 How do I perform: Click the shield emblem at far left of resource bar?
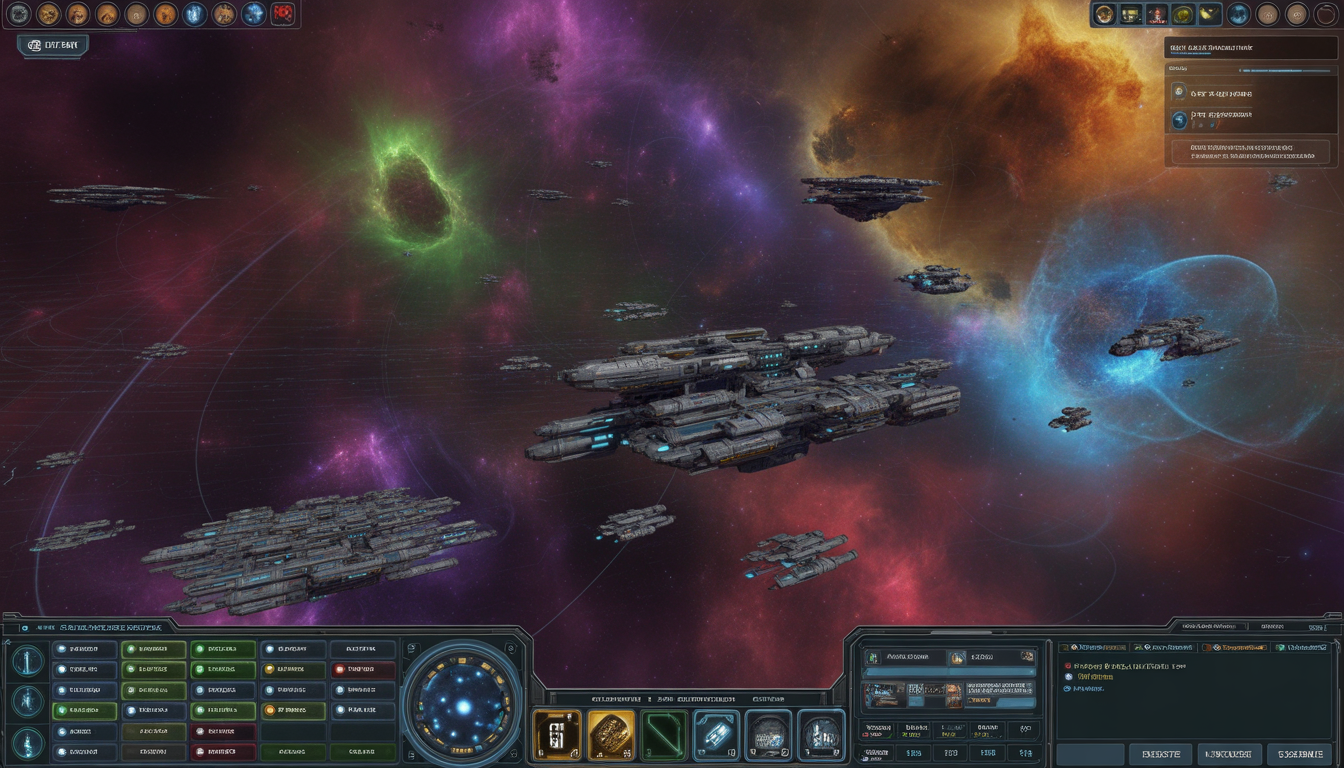click(x=19, y=16)
